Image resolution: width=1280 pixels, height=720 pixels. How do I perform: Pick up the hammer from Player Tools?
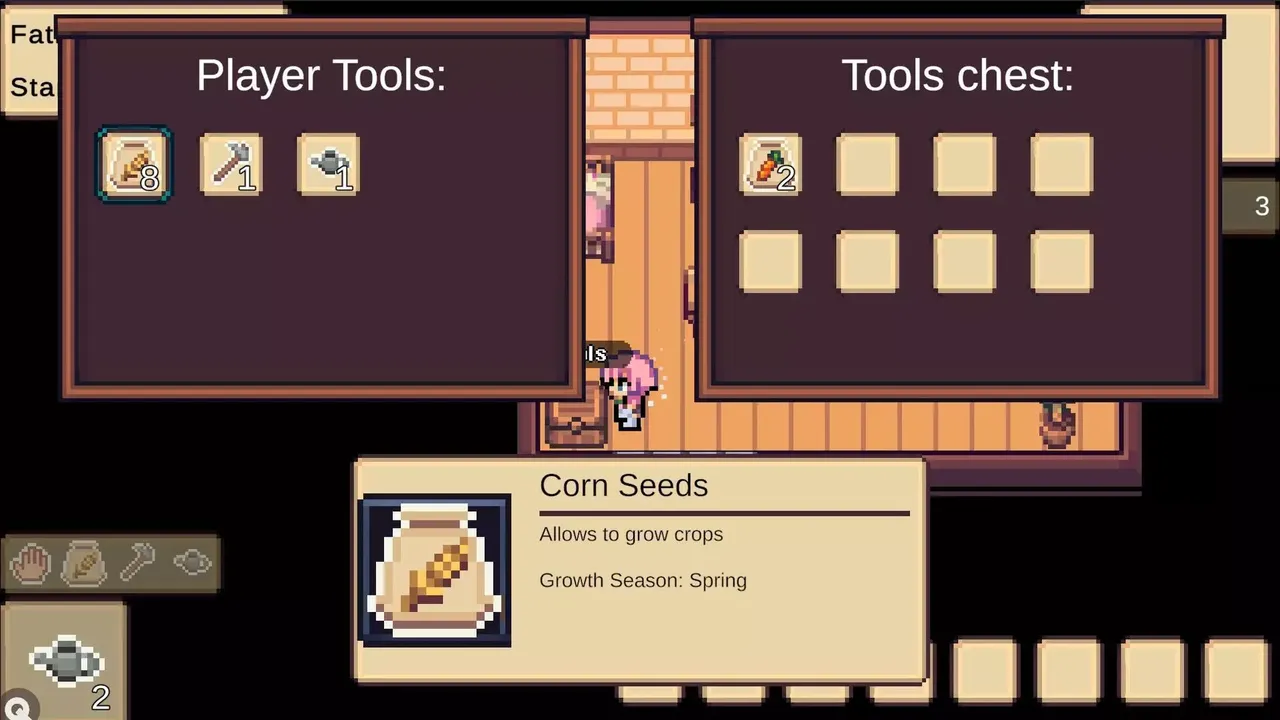(x=231, y=164)
